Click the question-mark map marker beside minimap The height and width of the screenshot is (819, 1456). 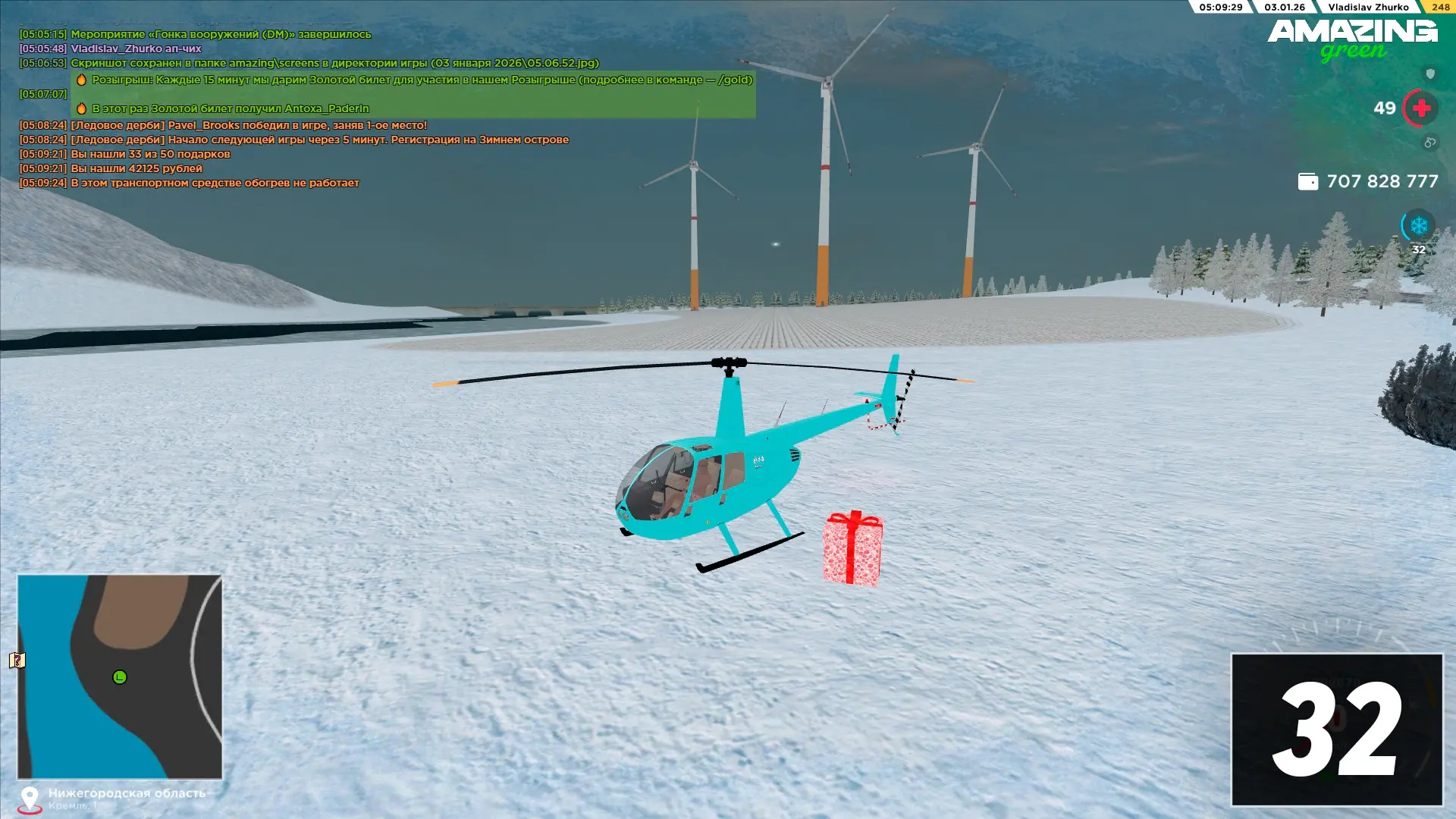click(17, 661)
